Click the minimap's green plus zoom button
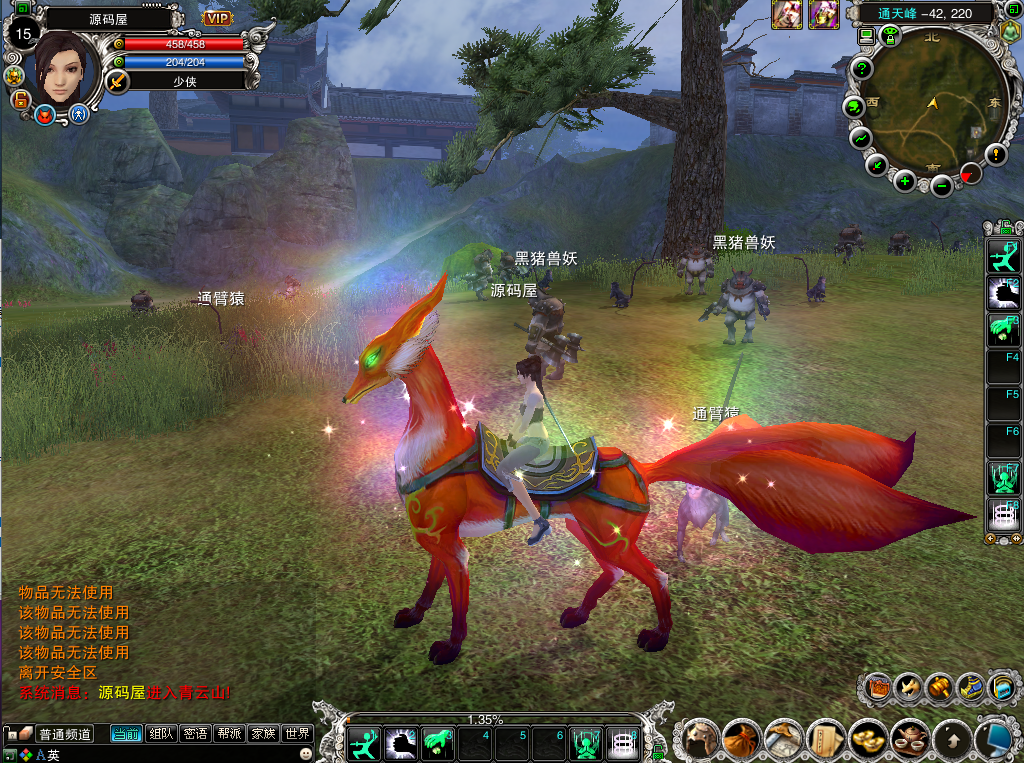Image resolution: width=1024 pixels, height=763 pixels. tap(904, 181)
